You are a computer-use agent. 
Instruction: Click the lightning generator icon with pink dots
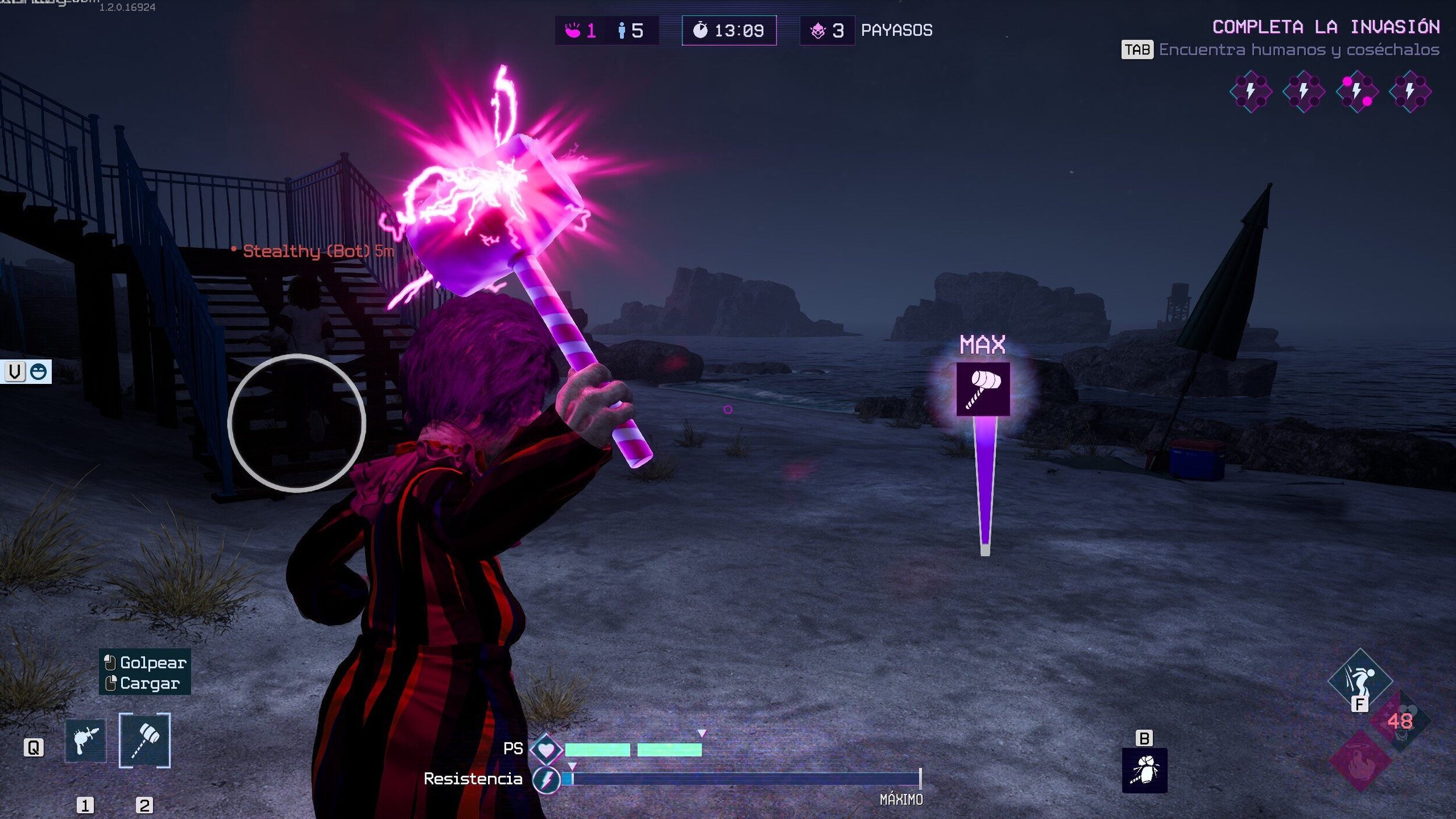click(x=1357, y=91)
